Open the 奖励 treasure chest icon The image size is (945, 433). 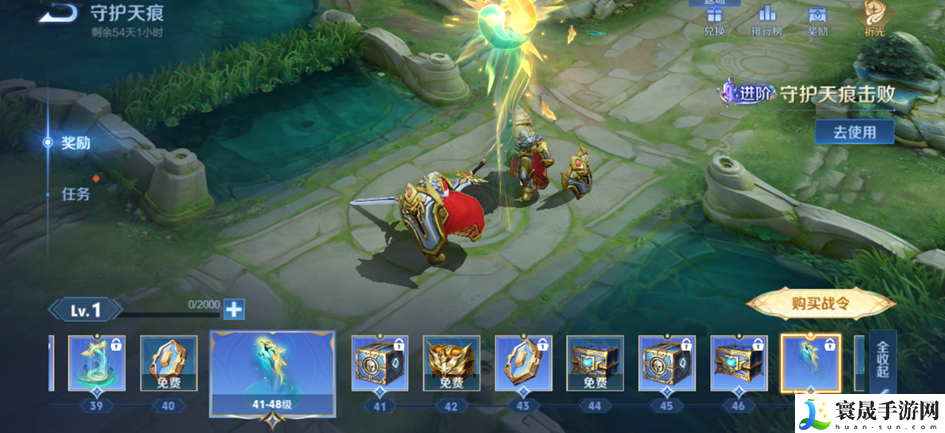coord(818,18)
